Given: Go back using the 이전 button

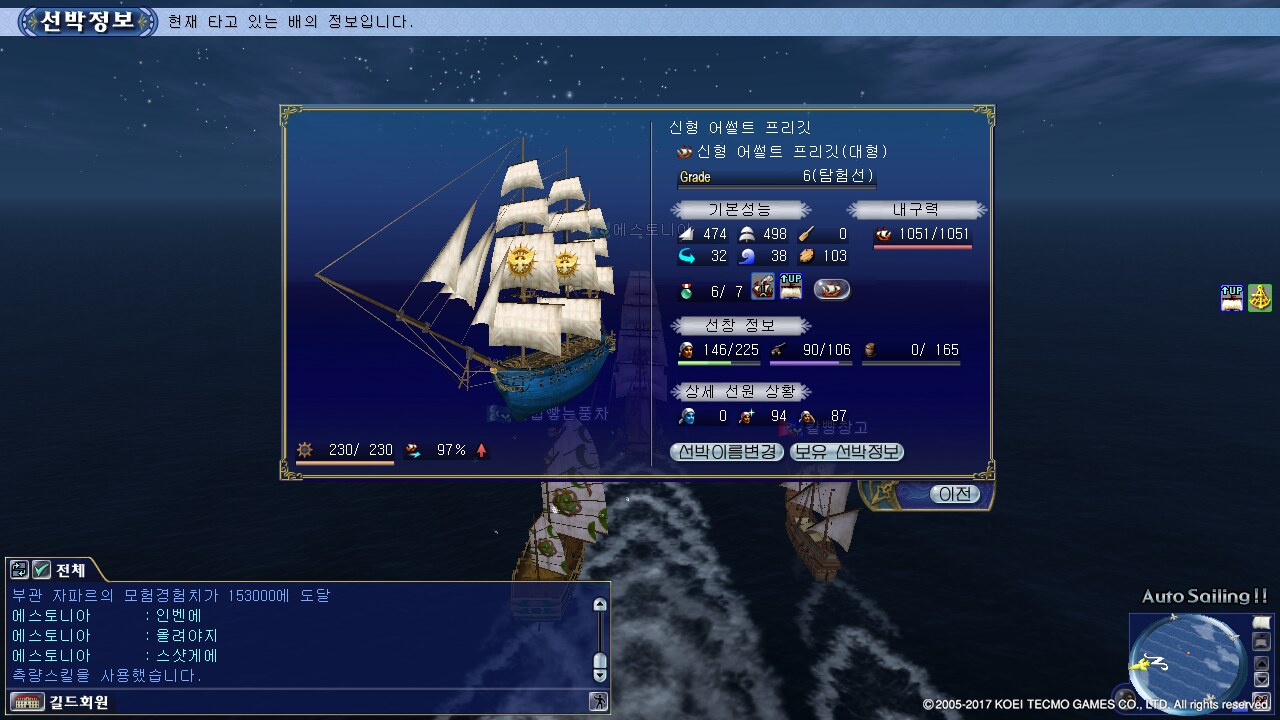Looking at the screenshot, I should pyautogui.click(x=954, y=494).
